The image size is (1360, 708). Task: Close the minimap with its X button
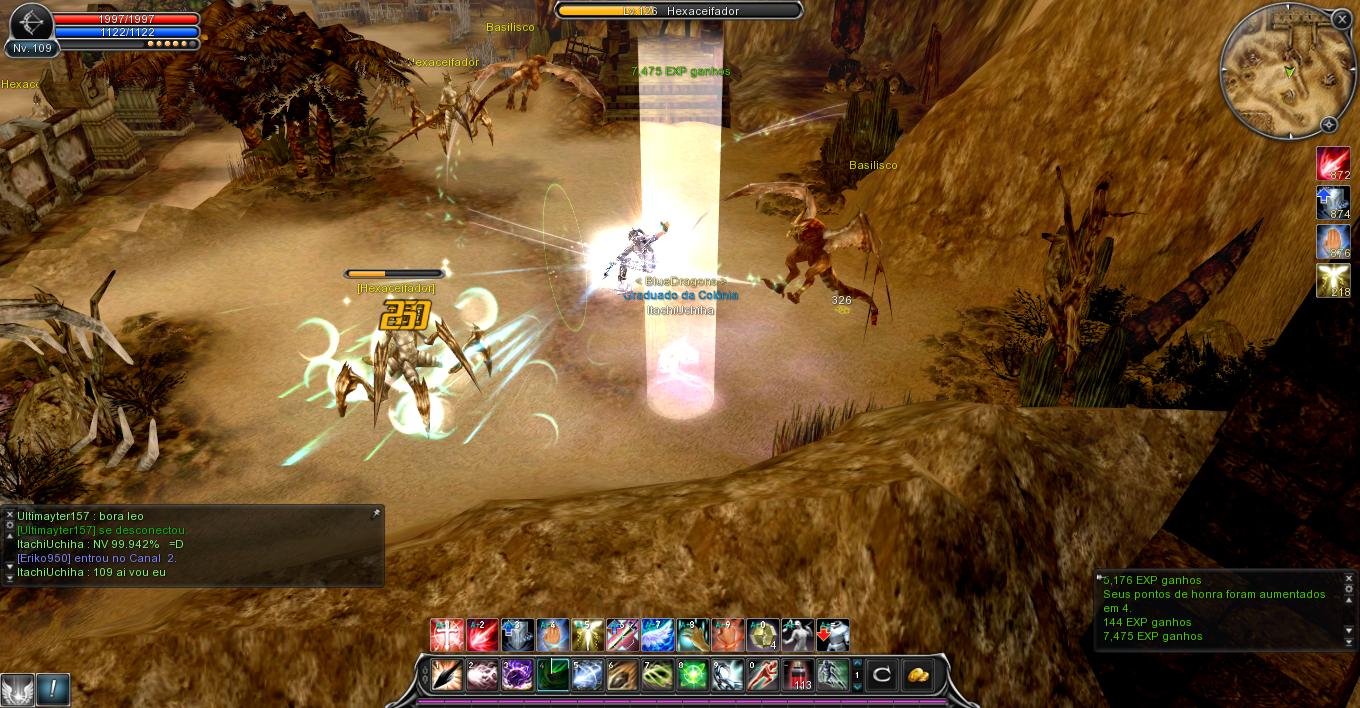click(1341, 19)
